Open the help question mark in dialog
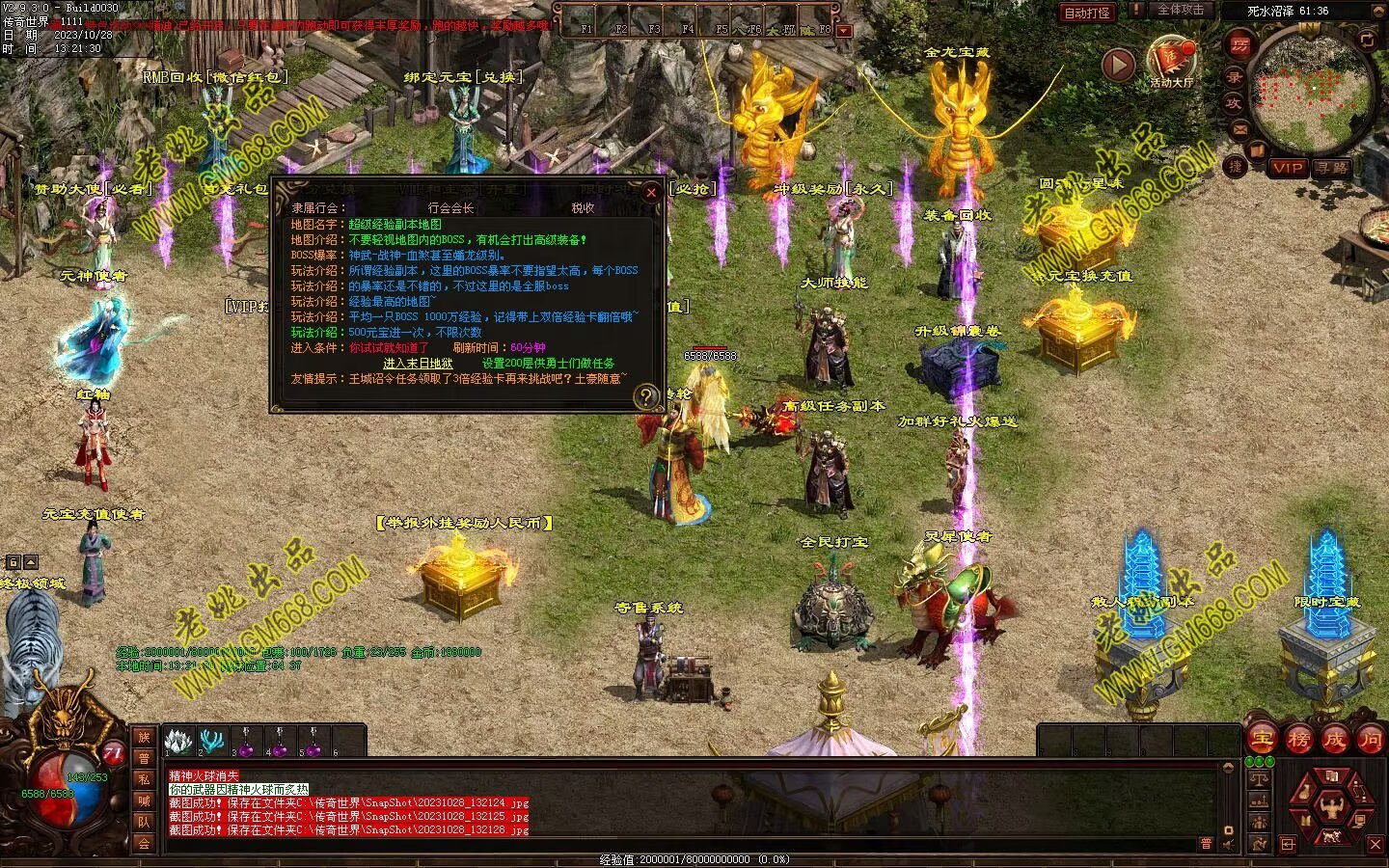1389x868 pixels. pyautogui.click(x=643, y=397)
